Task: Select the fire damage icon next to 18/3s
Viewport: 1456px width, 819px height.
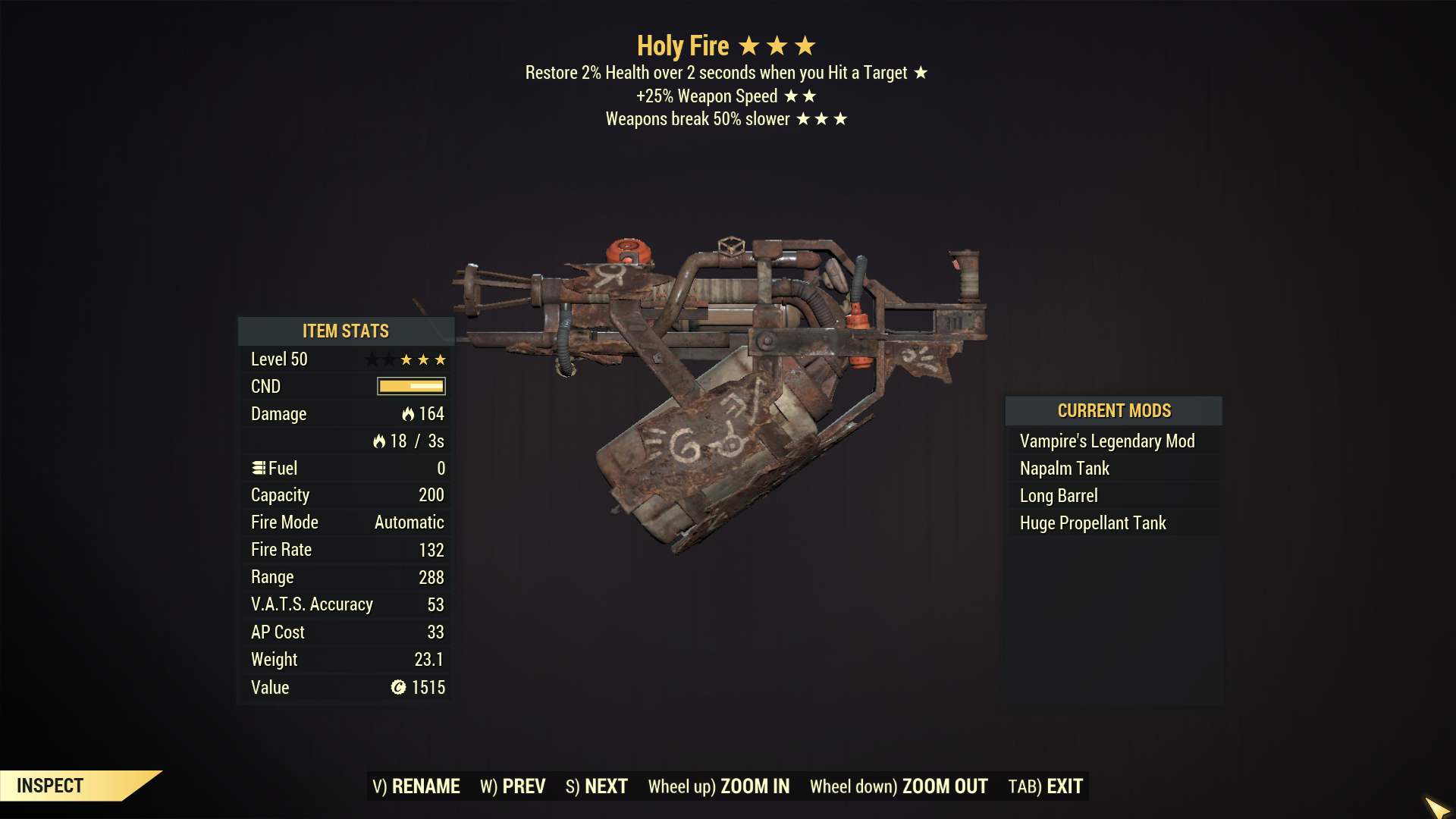Action: pyautogui.click(x=379, y=441)
